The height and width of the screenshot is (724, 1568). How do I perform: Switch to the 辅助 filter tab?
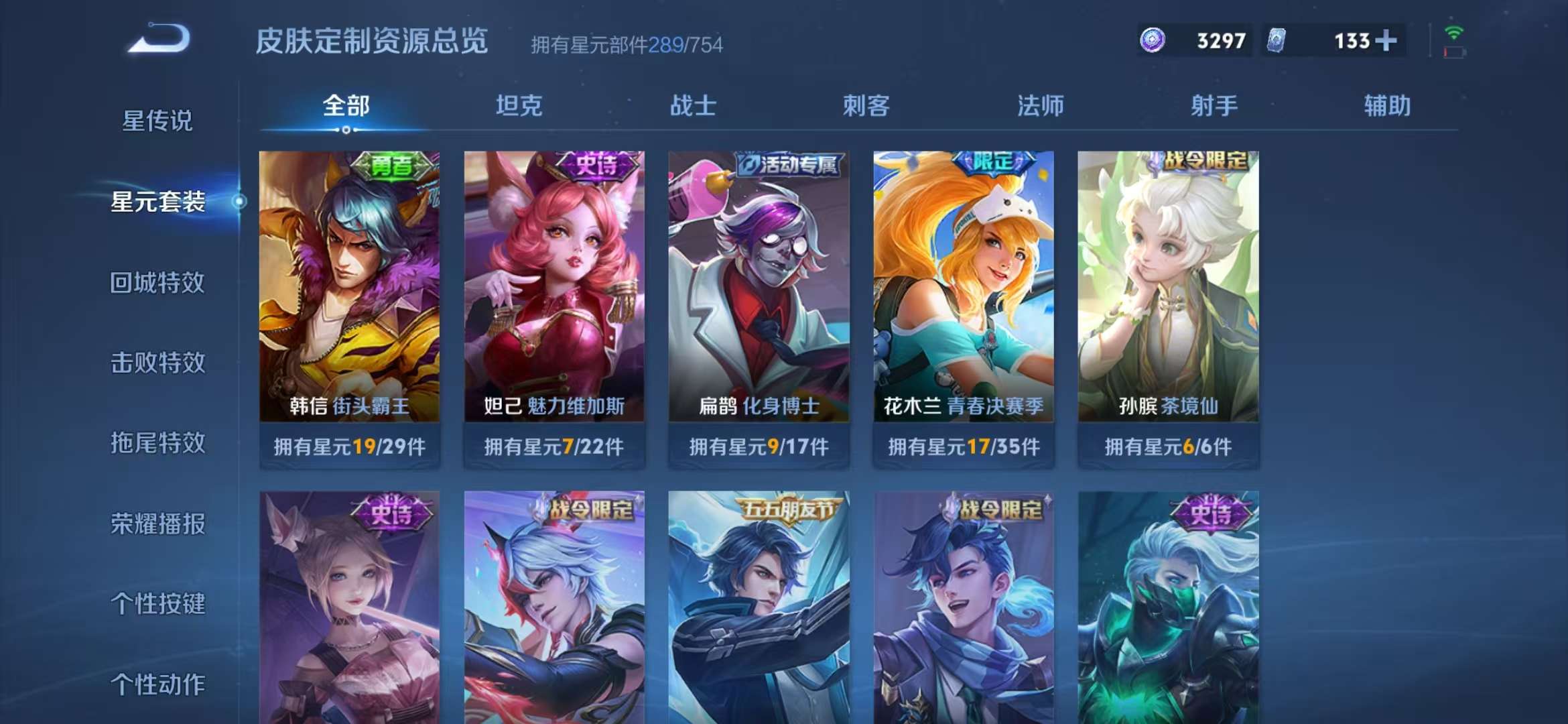[x=1387, y=105]
